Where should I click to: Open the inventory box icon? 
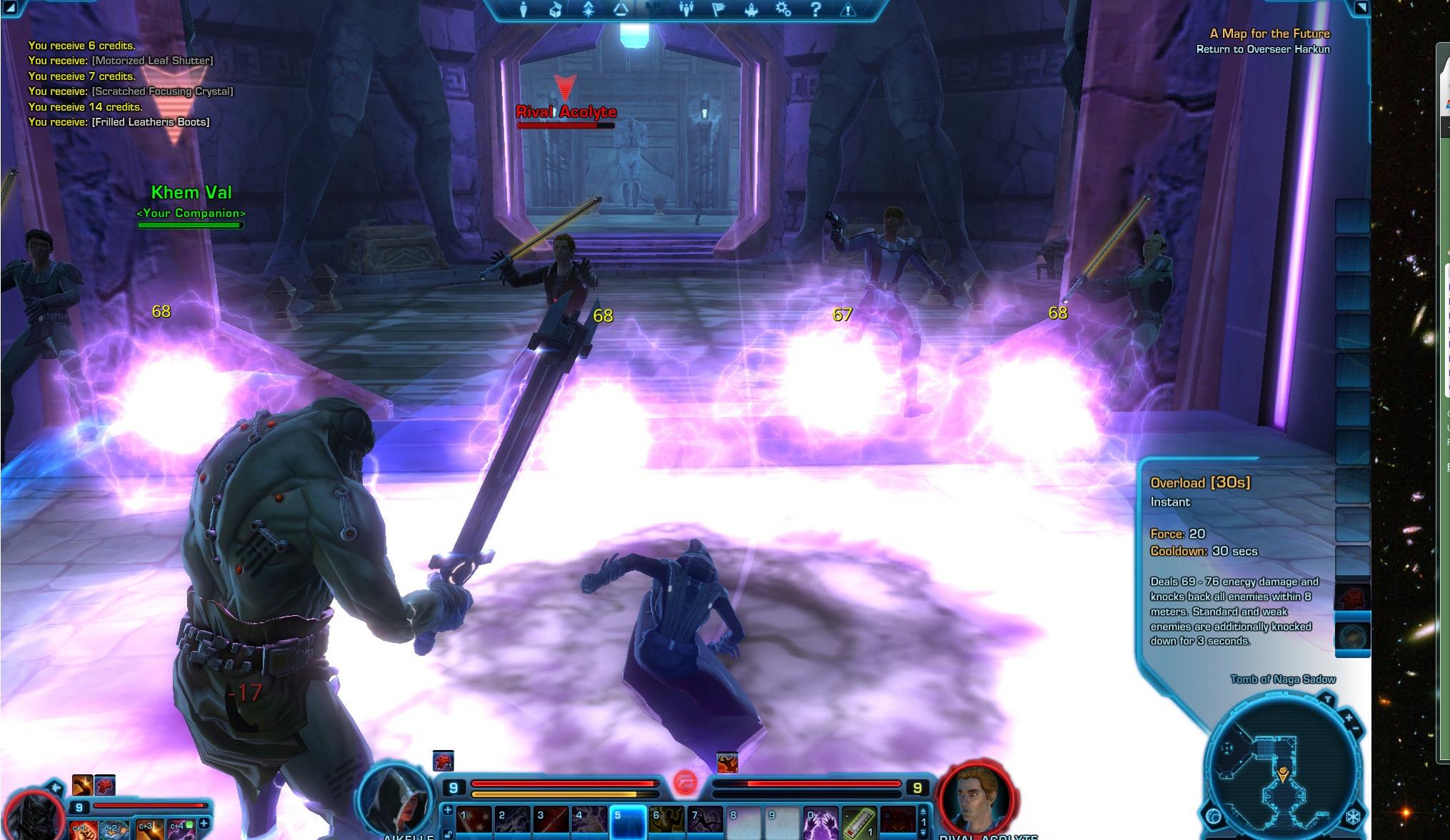tap(556, 9)
